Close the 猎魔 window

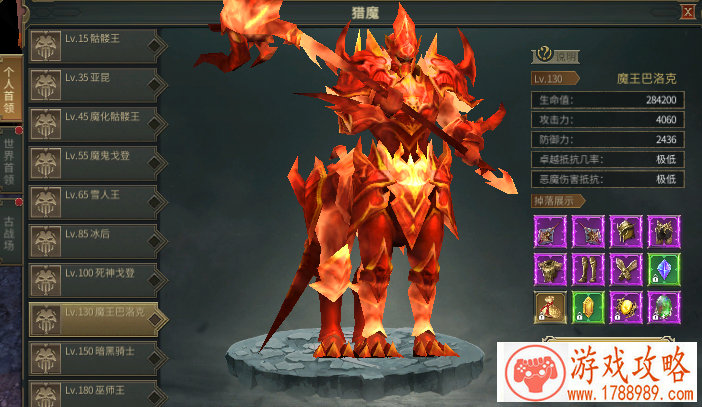pos(688,12)
